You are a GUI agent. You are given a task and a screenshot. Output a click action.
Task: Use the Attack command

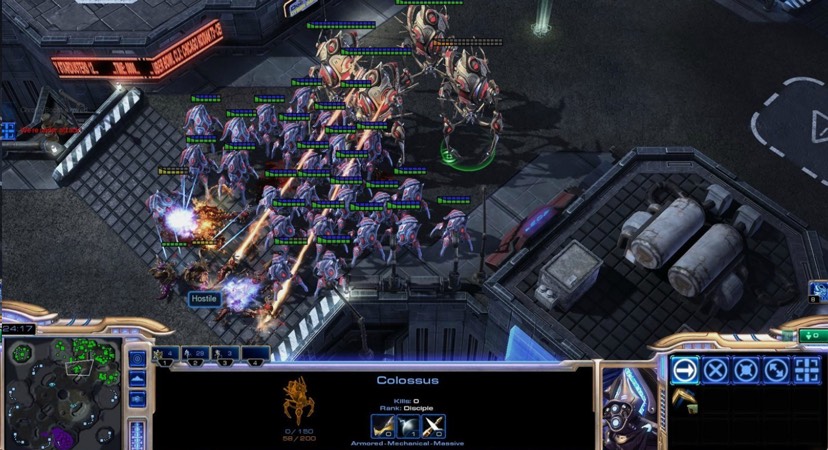point(806,370)
